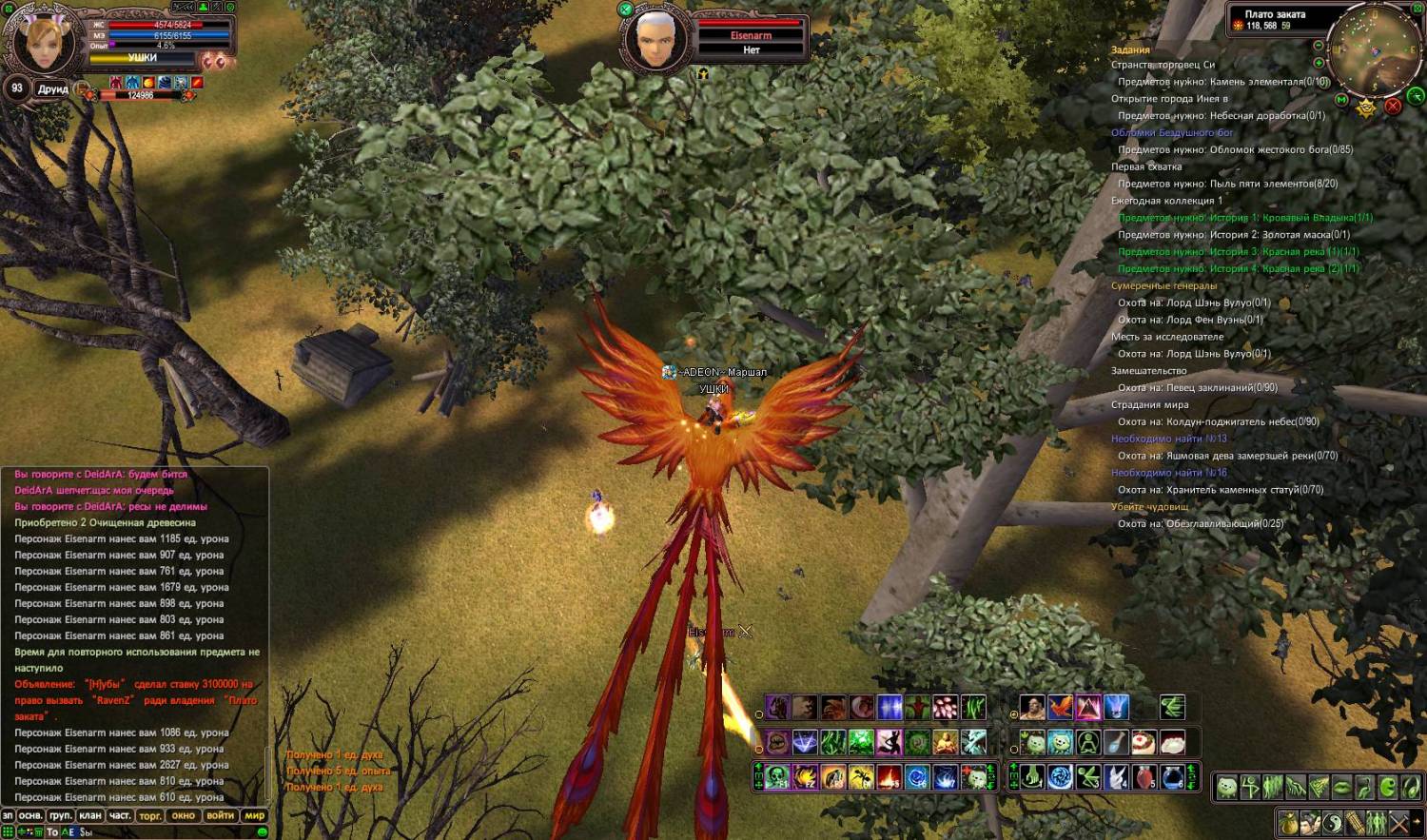The width and height of the screenshot is (1427, 840).
Task: Use the green skull skill on F1
Action: tap(776, 777)
